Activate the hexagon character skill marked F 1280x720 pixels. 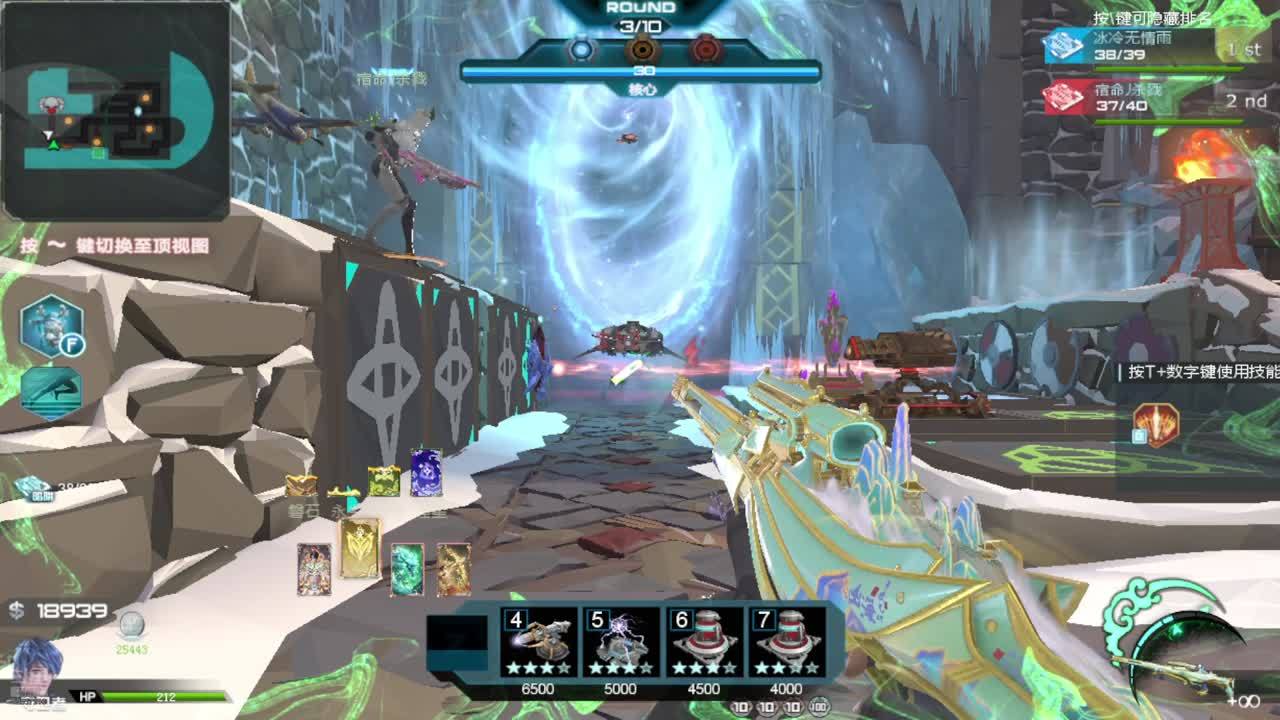[x=52, y=327]
